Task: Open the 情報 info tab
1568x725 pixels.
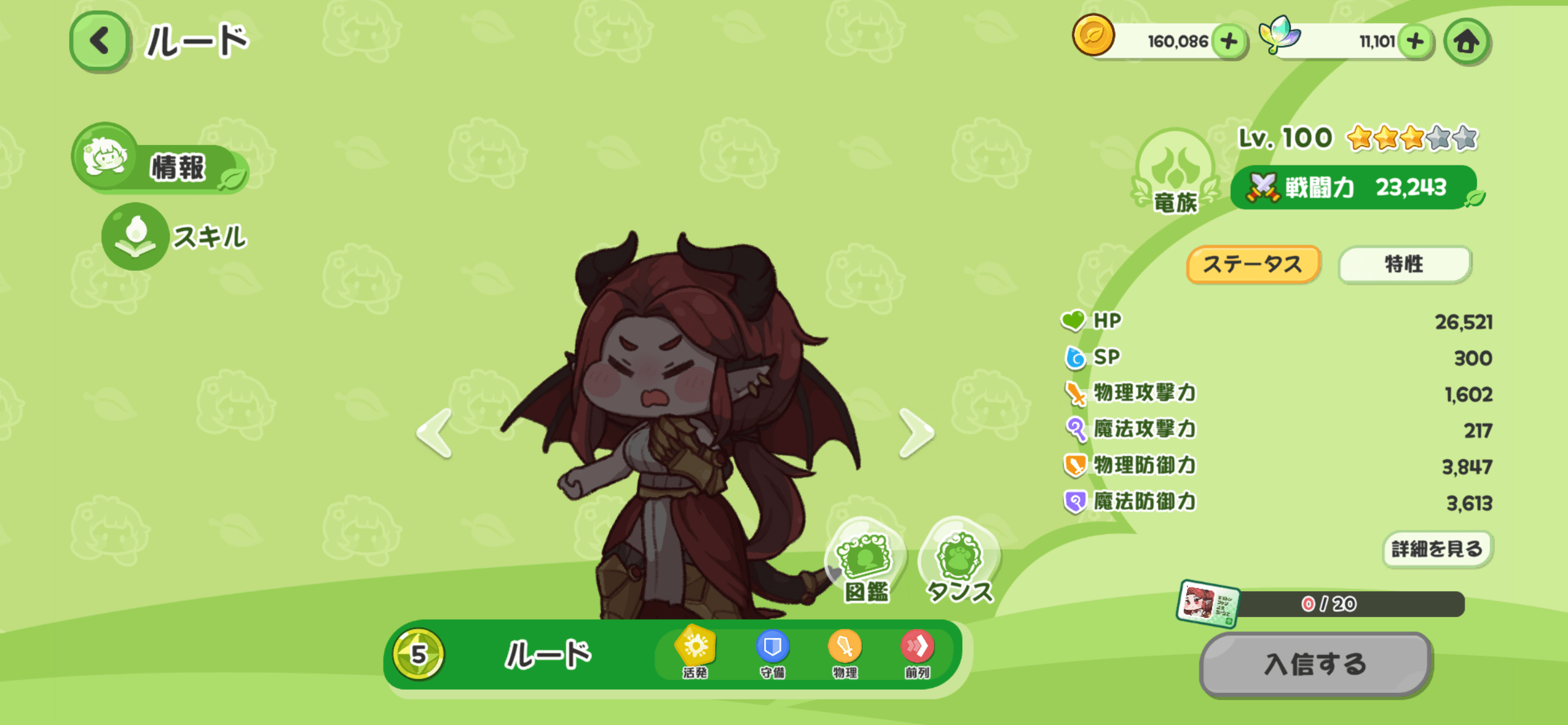Action: [161, 164]
